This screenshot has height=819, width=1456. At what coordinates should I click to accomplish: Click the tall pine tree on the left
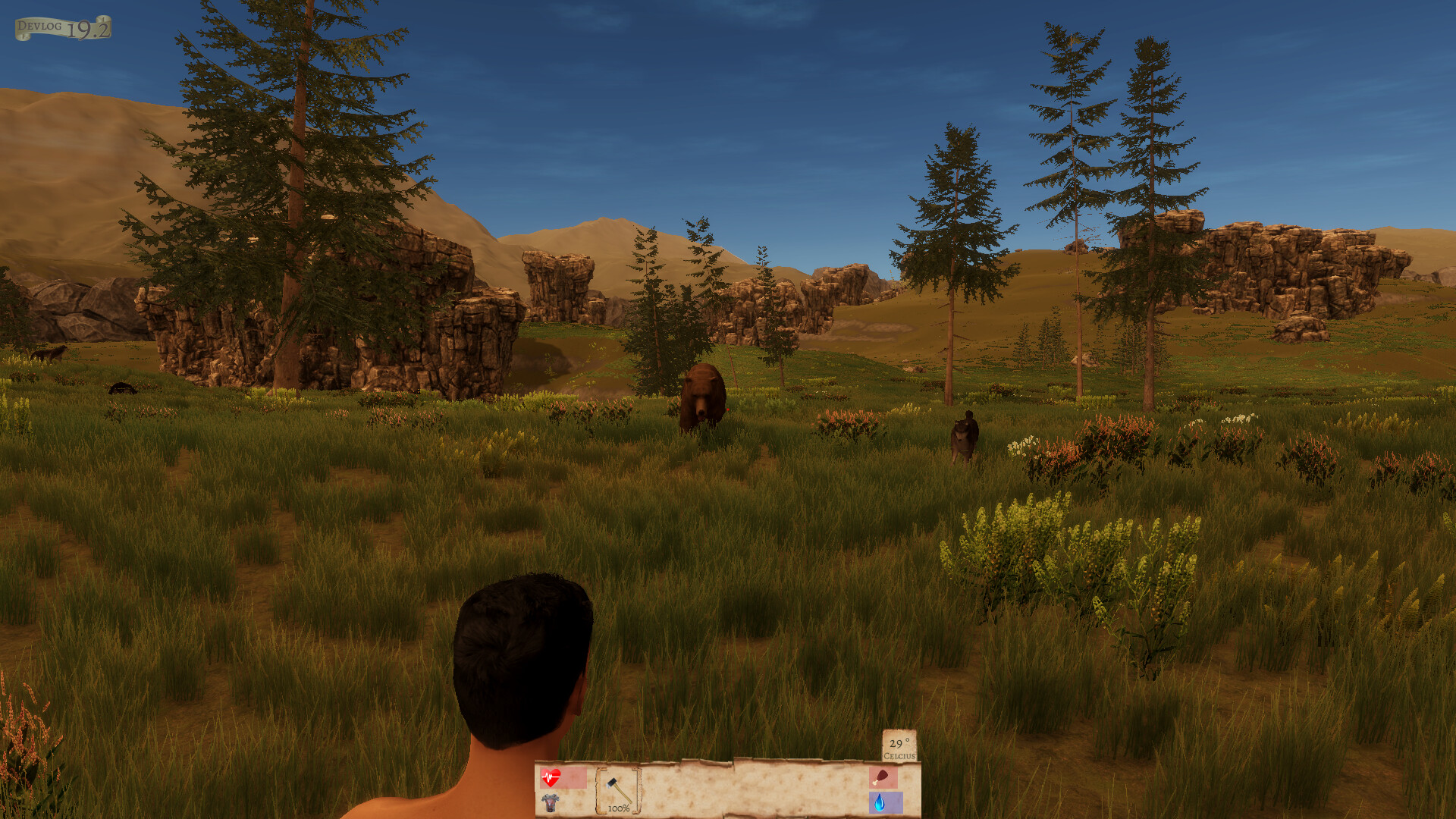296,190
